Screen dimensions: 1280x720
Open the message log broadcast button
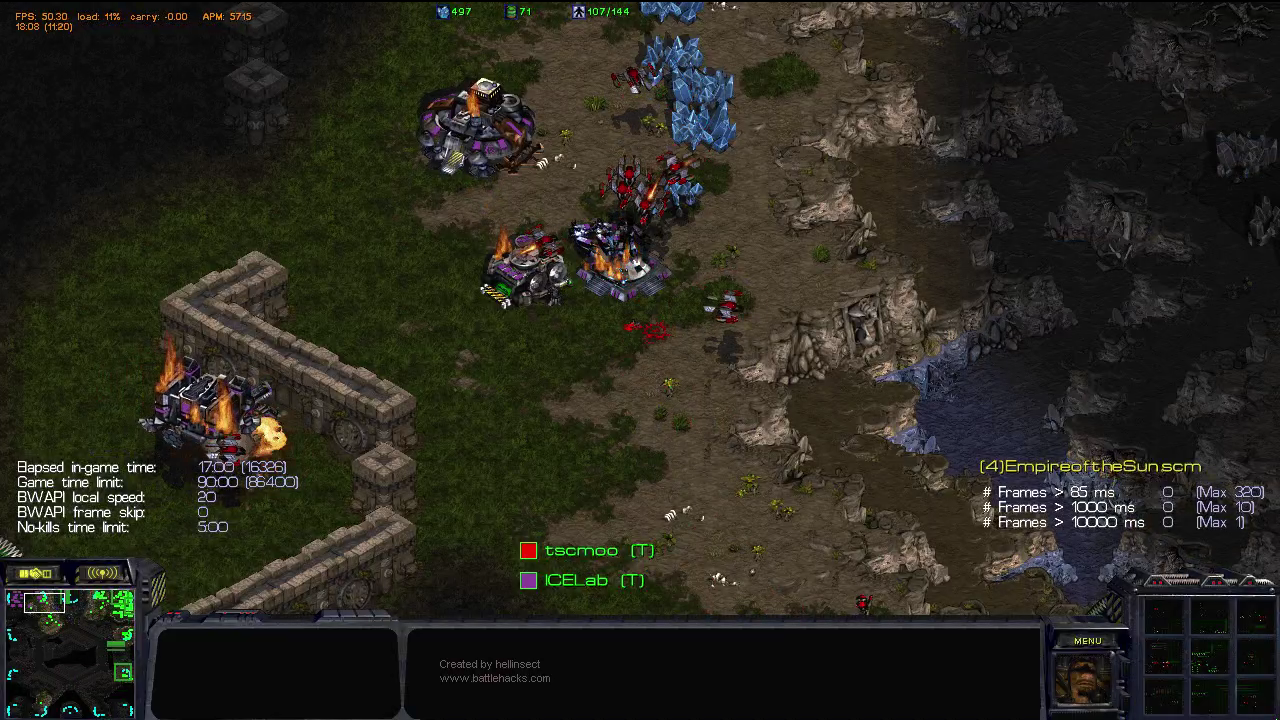click(102, 573)
